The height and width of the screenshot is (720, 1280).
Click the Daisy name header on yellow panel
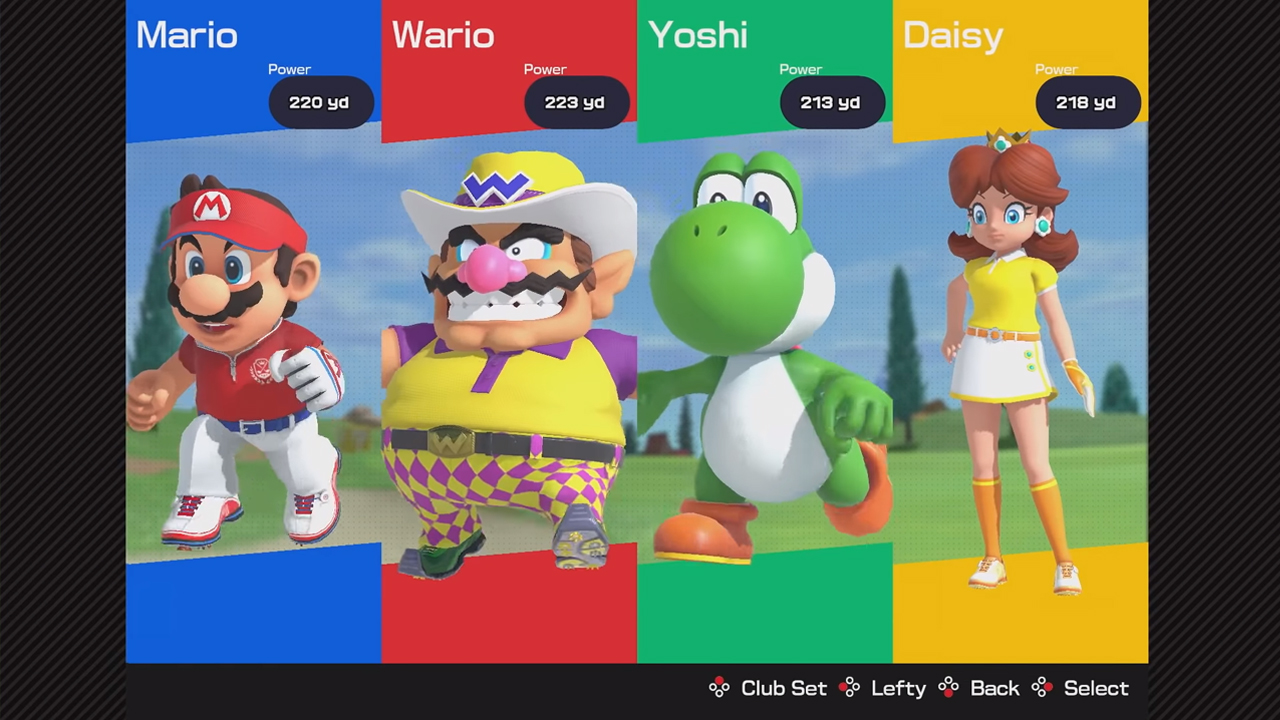pyautogui.click(x=952, y=35)
